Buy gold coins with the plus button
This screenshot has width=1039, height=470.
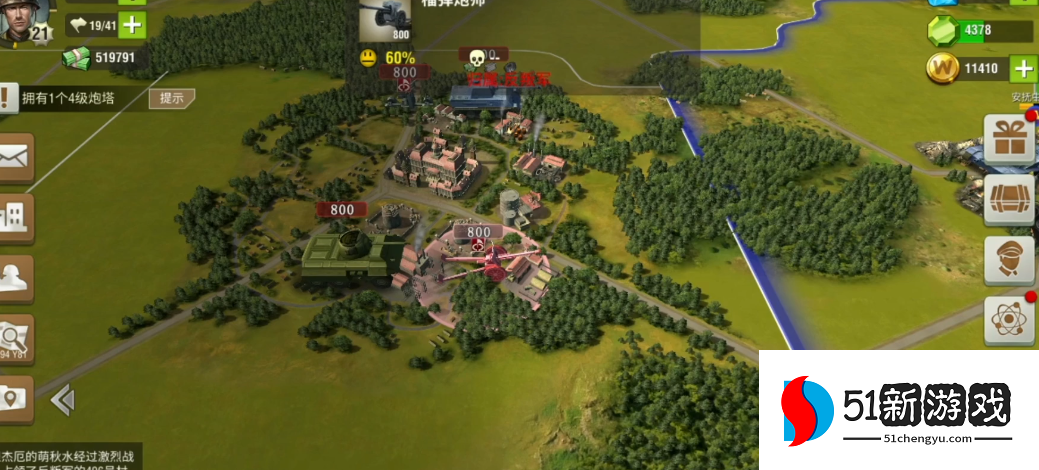pos(1023,69)
